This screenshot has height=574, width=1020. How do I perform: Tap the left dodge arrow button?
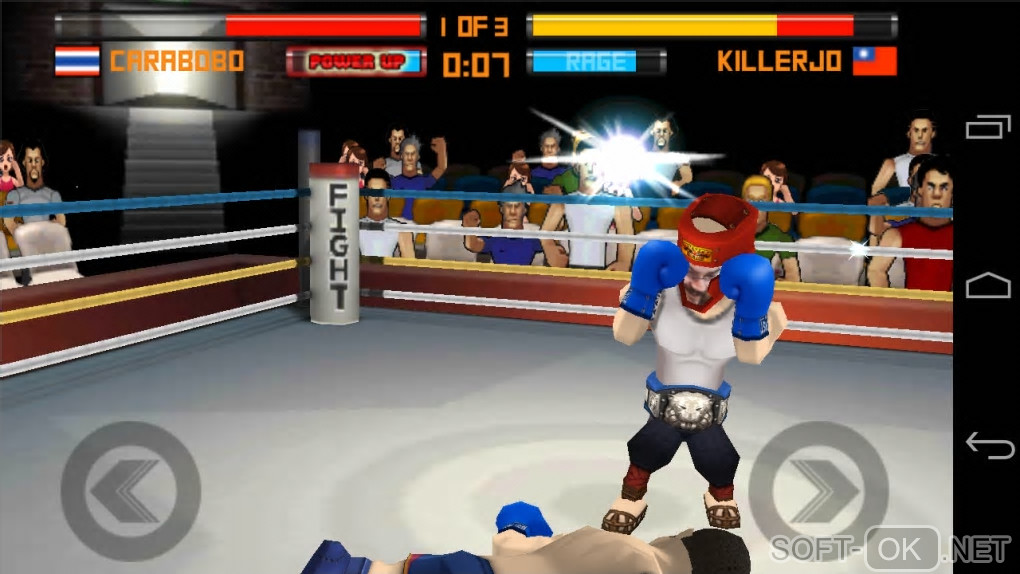click(x=130, y=490)
